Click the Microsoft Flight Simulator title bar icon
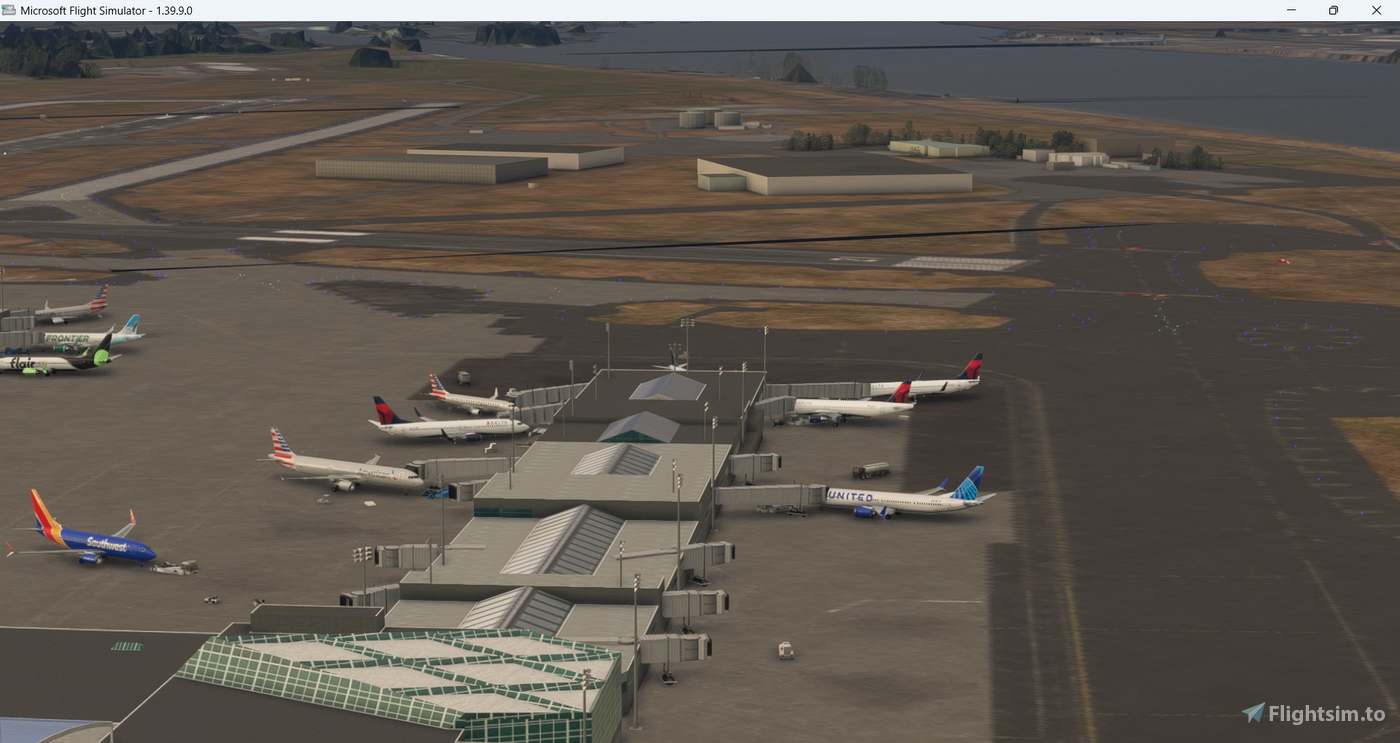 pyautogui.click(x=11, y=10)
